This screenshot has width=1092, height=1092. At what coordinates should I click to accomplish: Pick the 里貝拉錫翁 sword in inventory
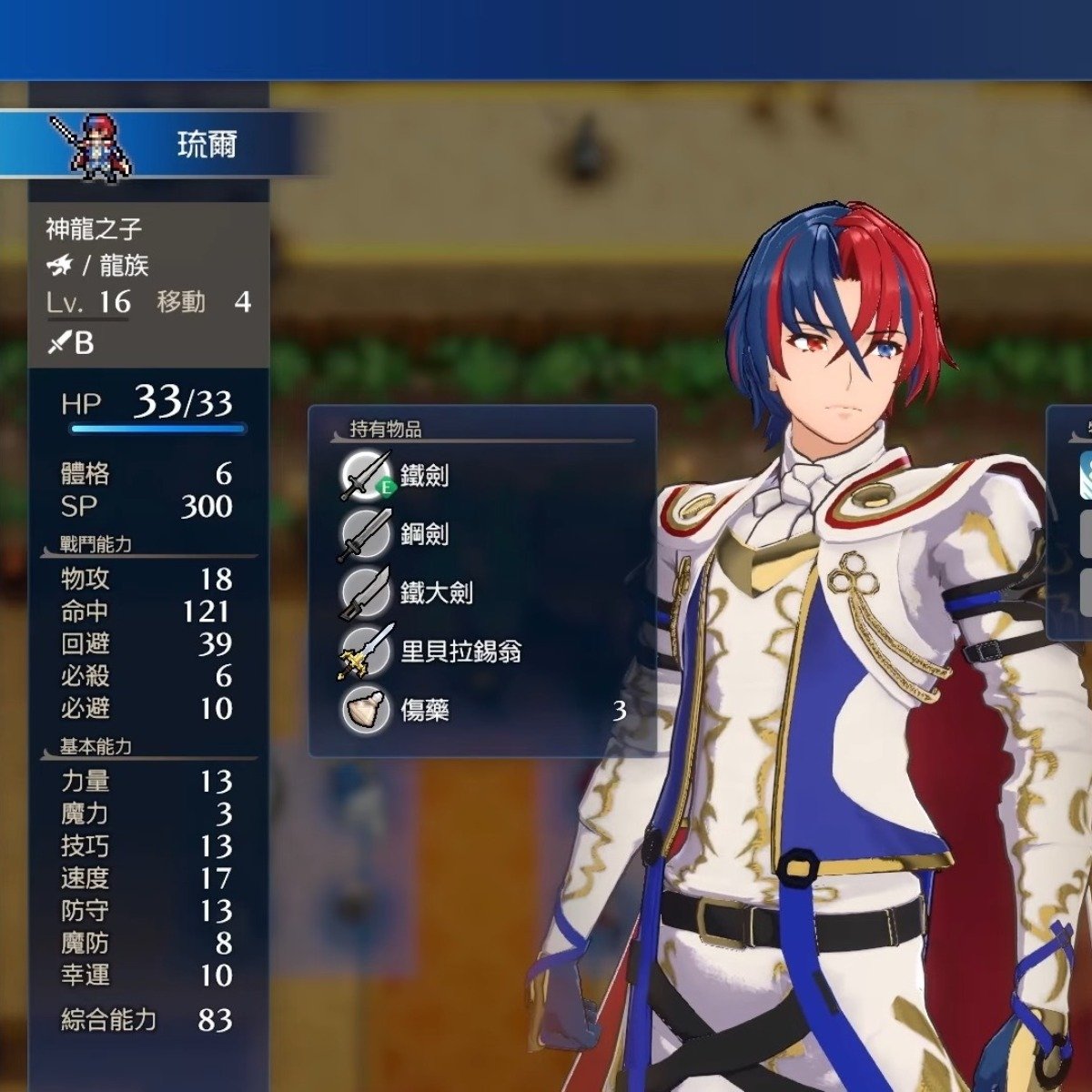point(460,652)
